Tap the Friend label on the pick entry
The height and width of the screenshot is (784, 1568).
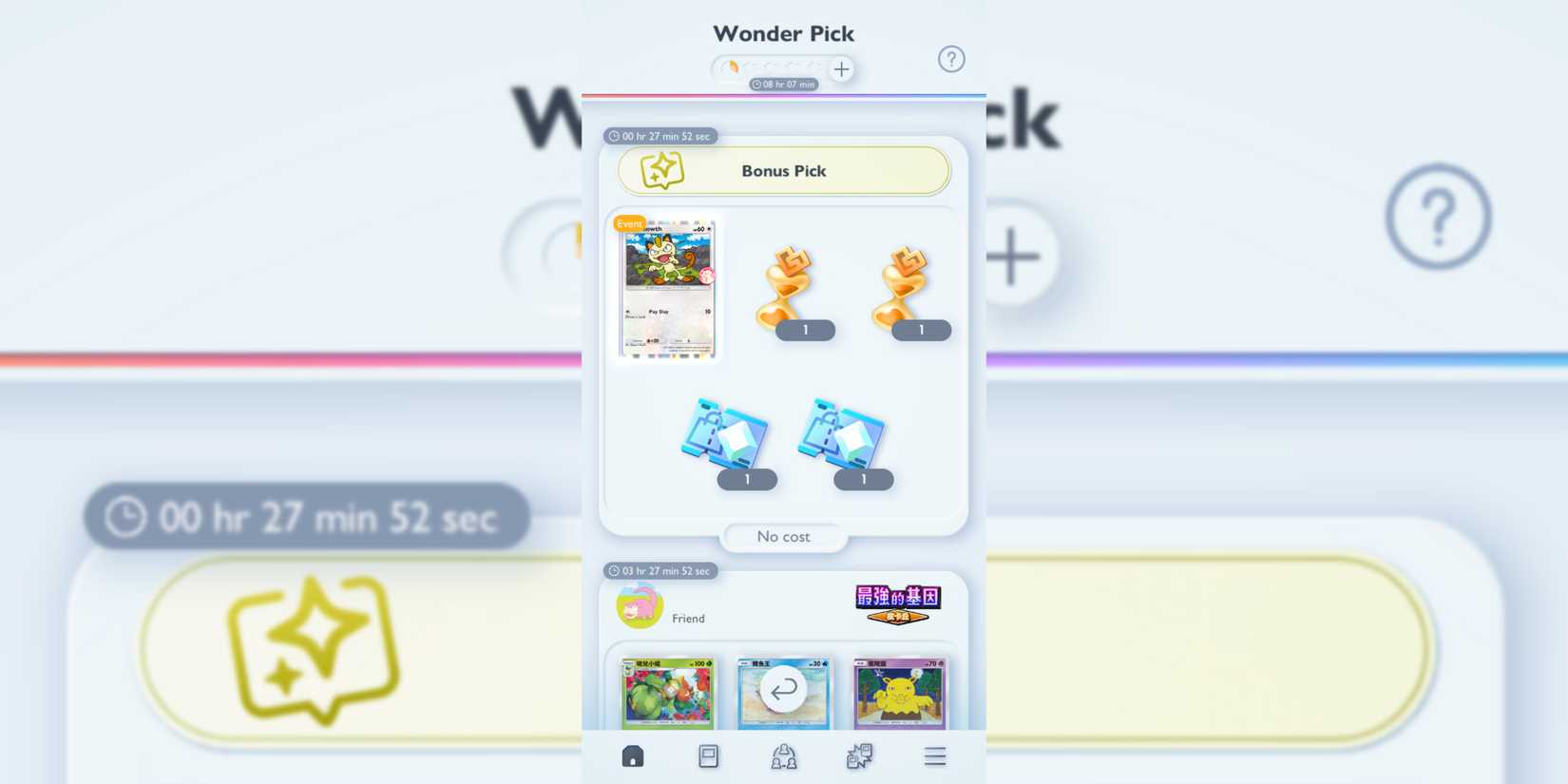click(688, 619)
